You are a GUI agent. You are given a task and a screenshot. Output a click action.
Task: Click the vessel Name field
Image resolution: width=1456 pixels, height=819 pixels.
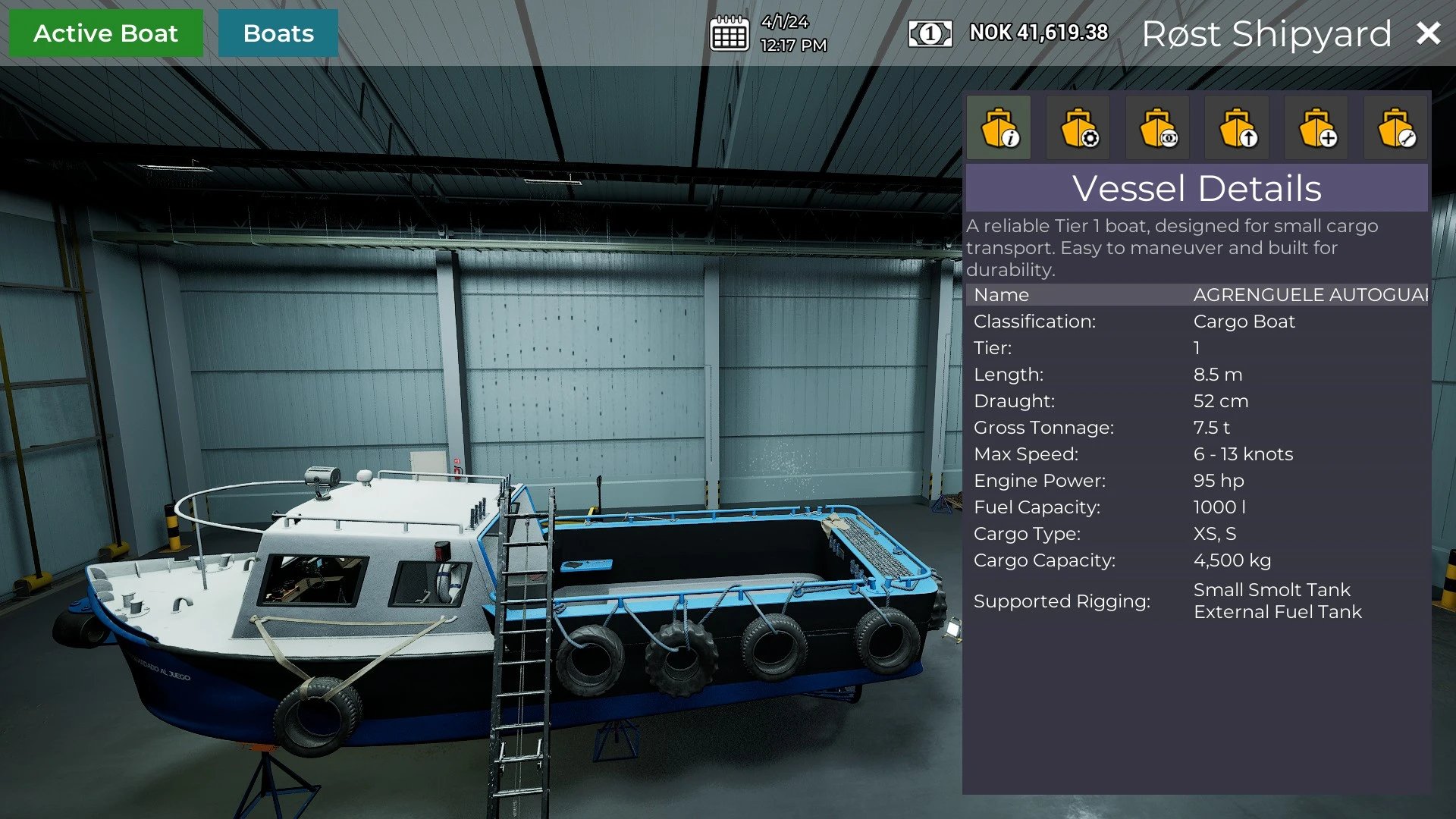pos(1310,295)
